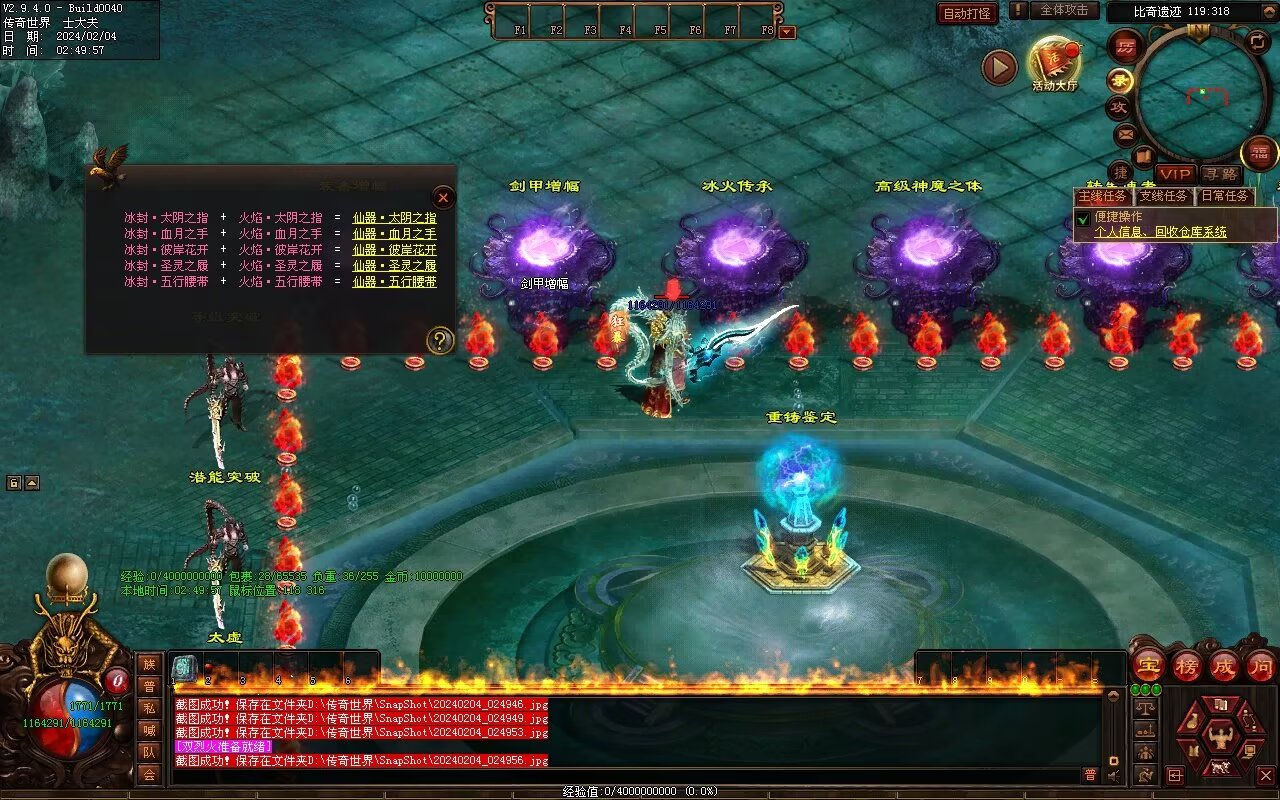Switch attack mode via 全体攻击 button
1280x800 pixels.
pos(1063,10)
